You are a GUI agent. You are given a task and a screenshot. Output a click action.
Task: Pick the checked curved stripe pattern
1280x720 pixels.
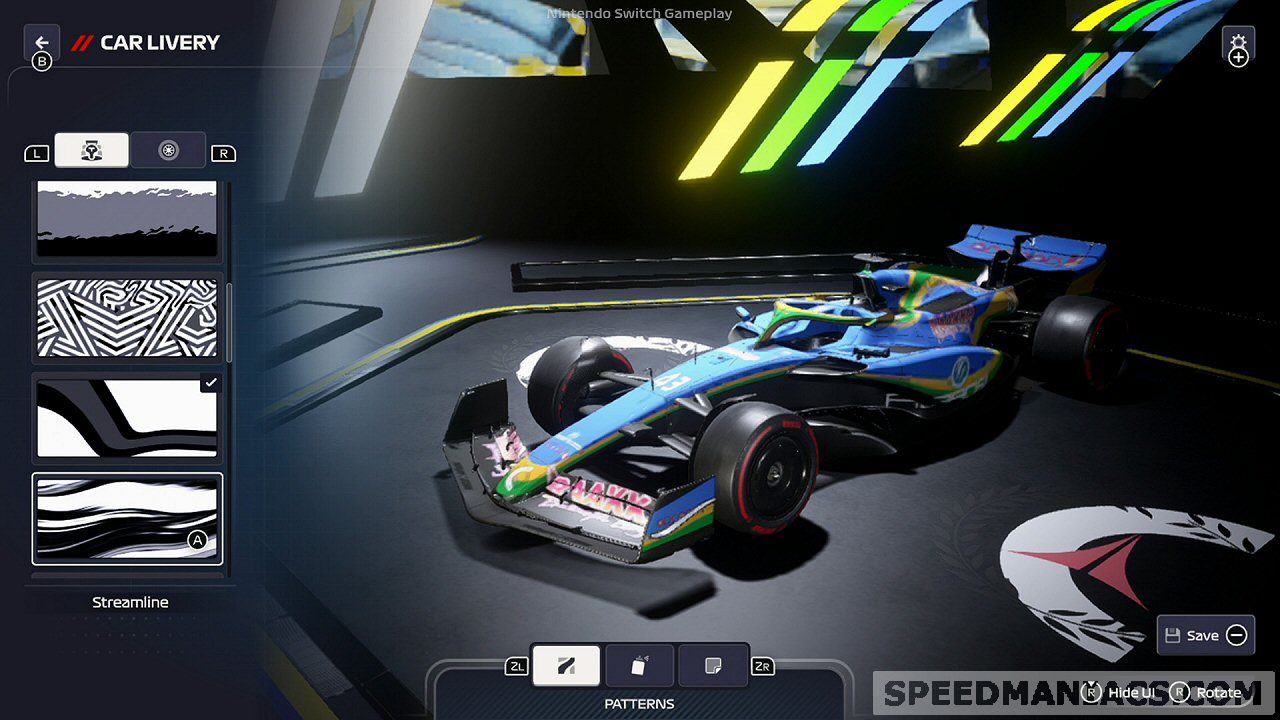(127, 417)
